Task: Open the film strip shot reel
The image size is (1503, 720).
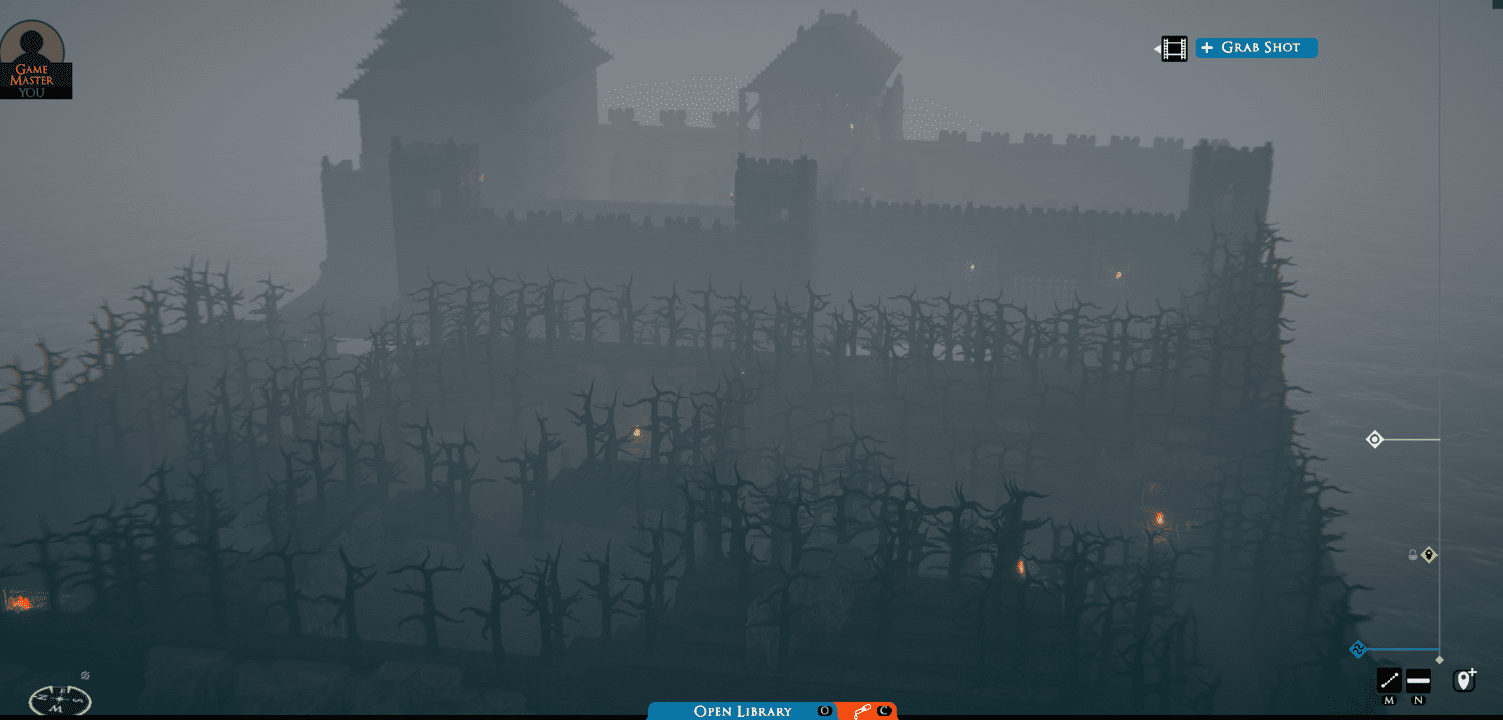Action: click(x=1172, y=47)
